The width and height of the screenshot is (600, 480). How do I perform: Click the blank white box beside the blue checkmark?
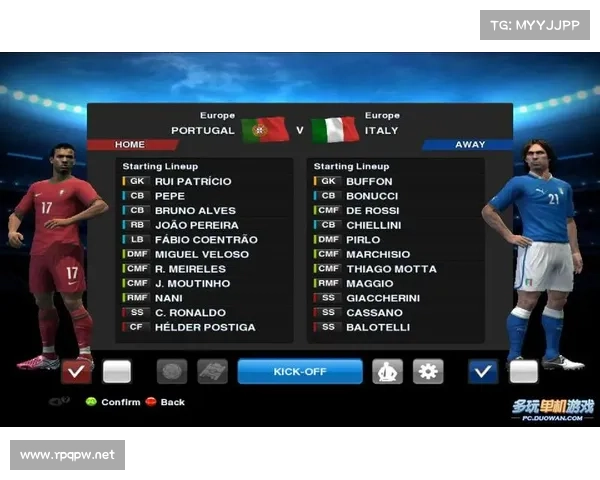pos(523,372)
